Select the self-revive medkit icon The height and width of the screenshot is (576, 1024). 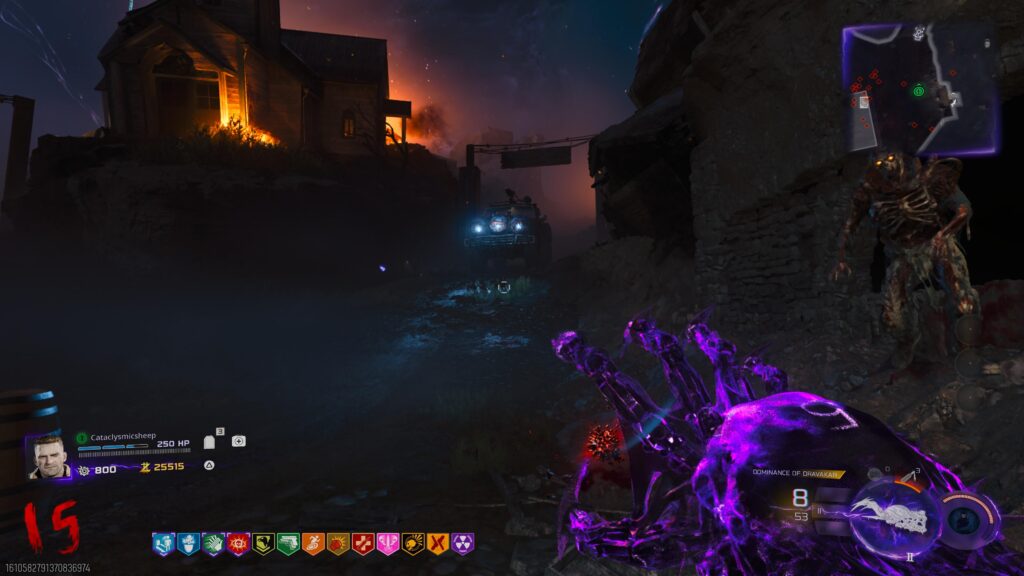pos(238,441)
